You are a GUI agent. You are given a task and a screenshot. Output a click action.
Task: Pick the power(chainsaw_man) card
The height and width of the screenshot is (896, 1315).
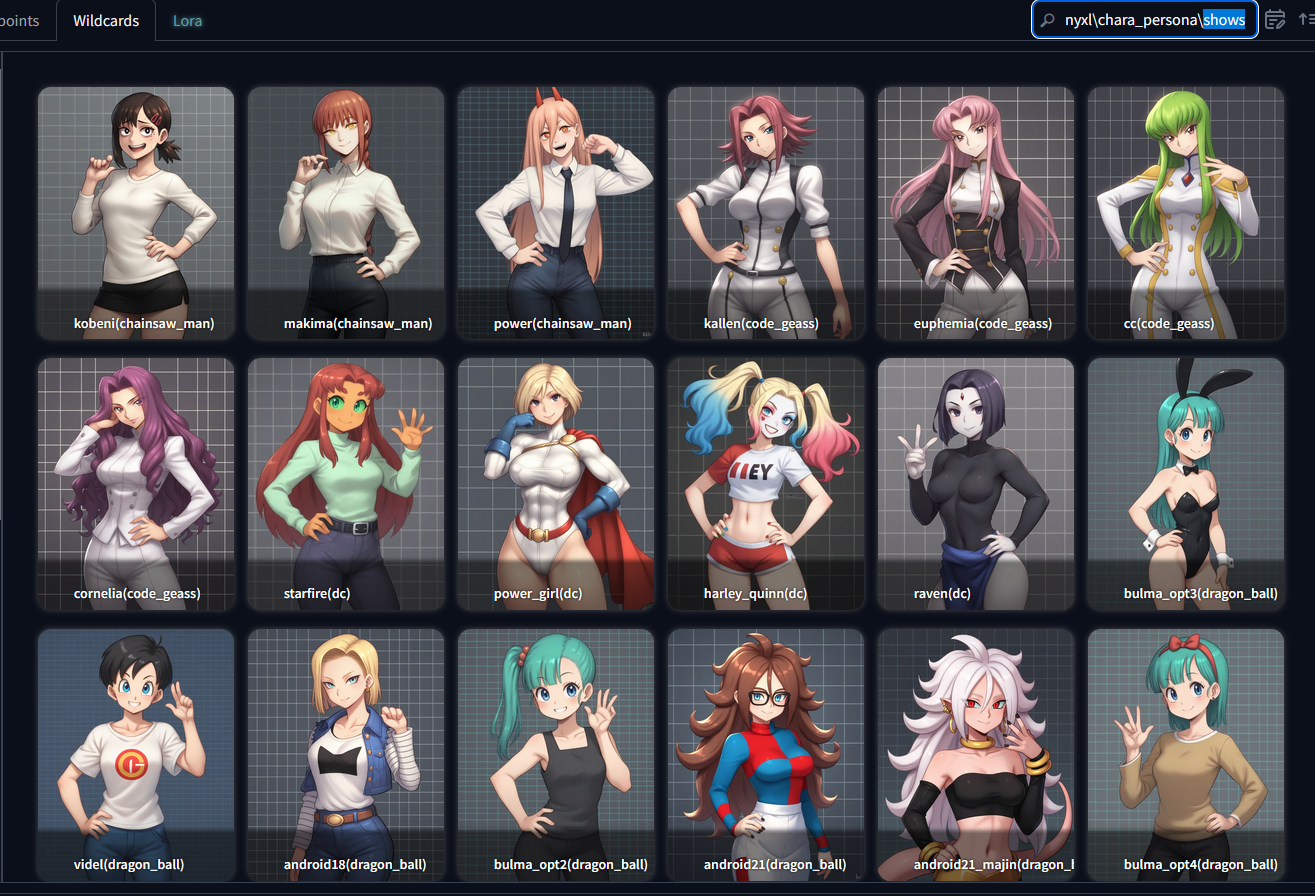click(556, 212)
